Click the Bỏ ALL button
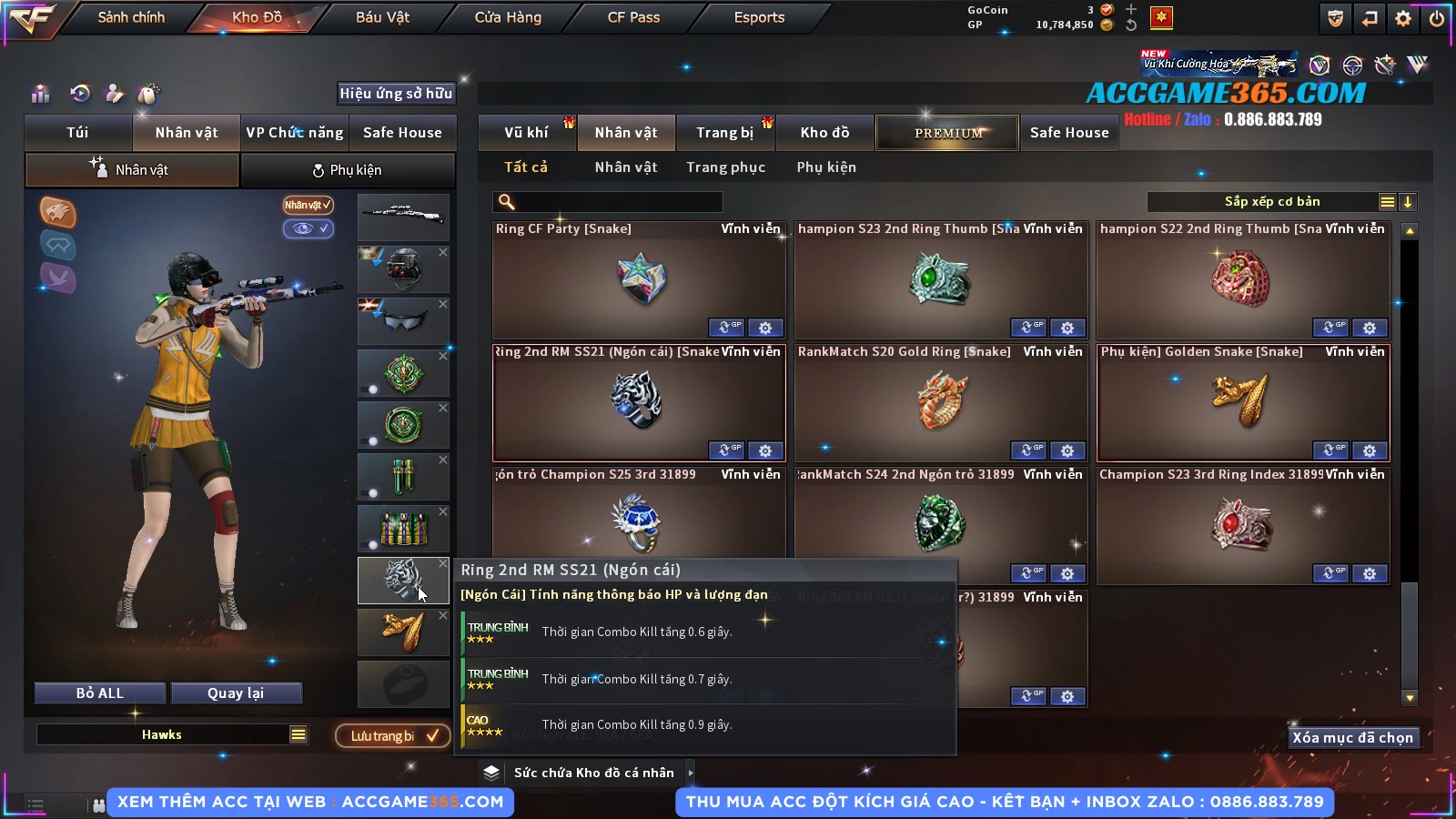The image size is (1456, 819). pos(99,693)
